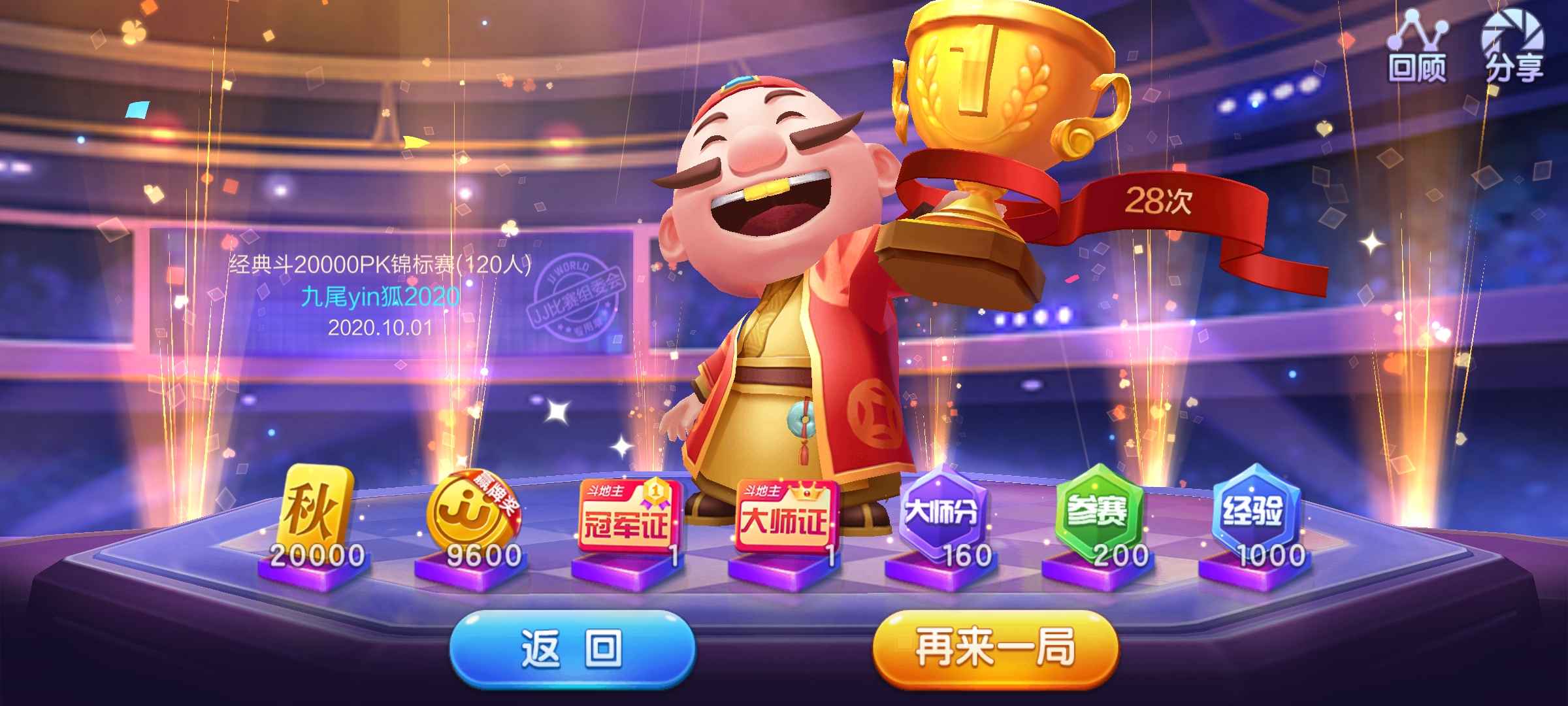Click the JJ比赛组委会 stamp seal
Viewport: 1568px width, 706px height.
tap(578, 294)
